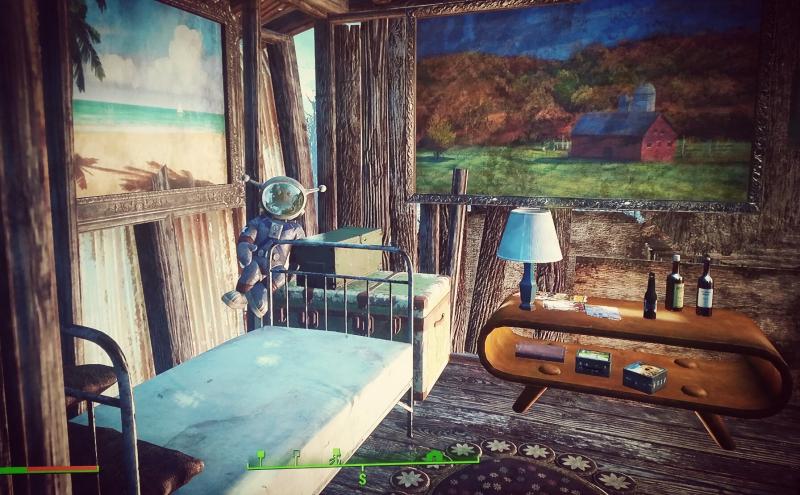Click the house-shaped settlement marker on the compass
This screenshot has width=800, height=495.
[x=435, y=456]
